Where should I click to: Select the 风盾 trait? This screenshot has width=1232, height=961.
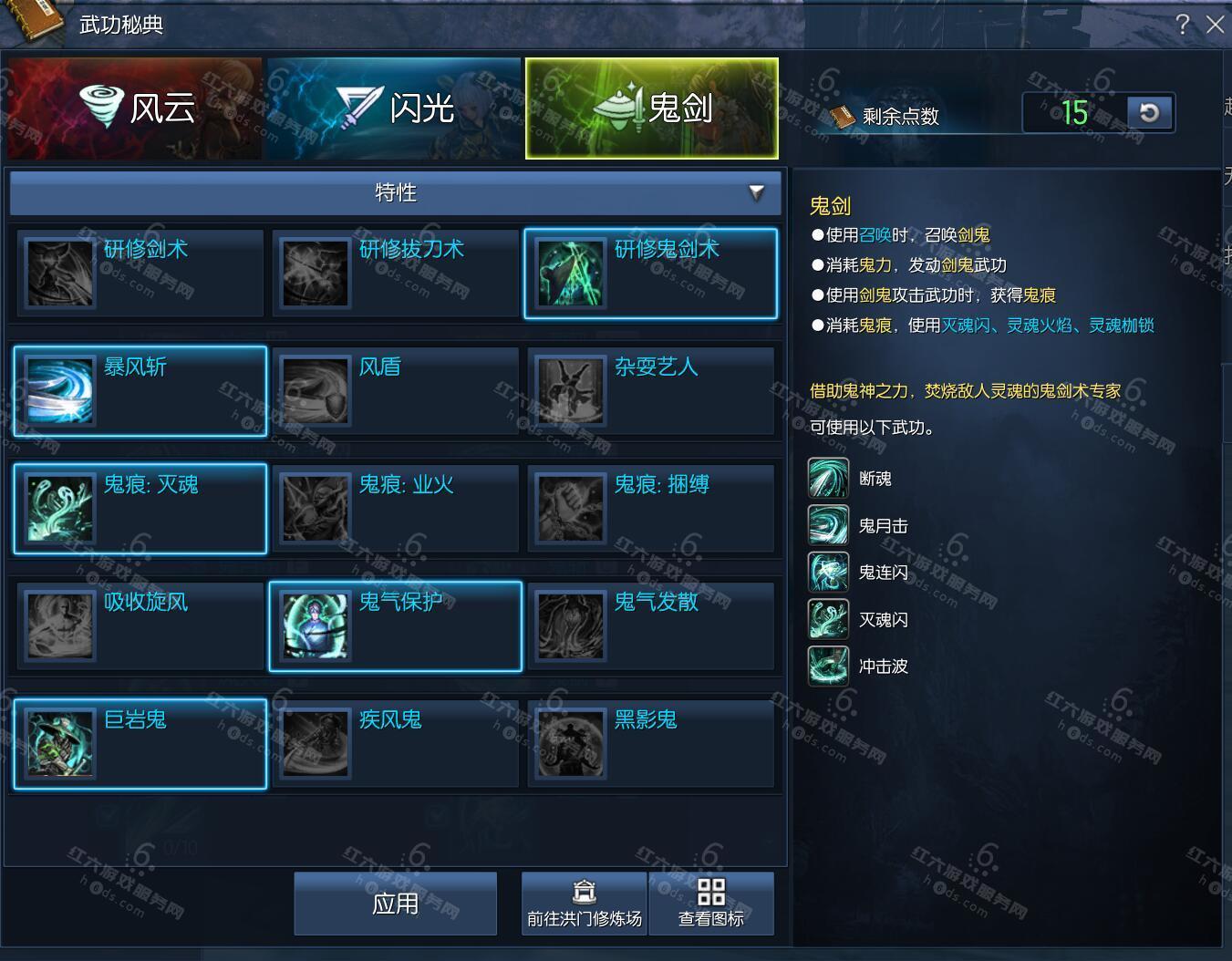coord(395,391)
